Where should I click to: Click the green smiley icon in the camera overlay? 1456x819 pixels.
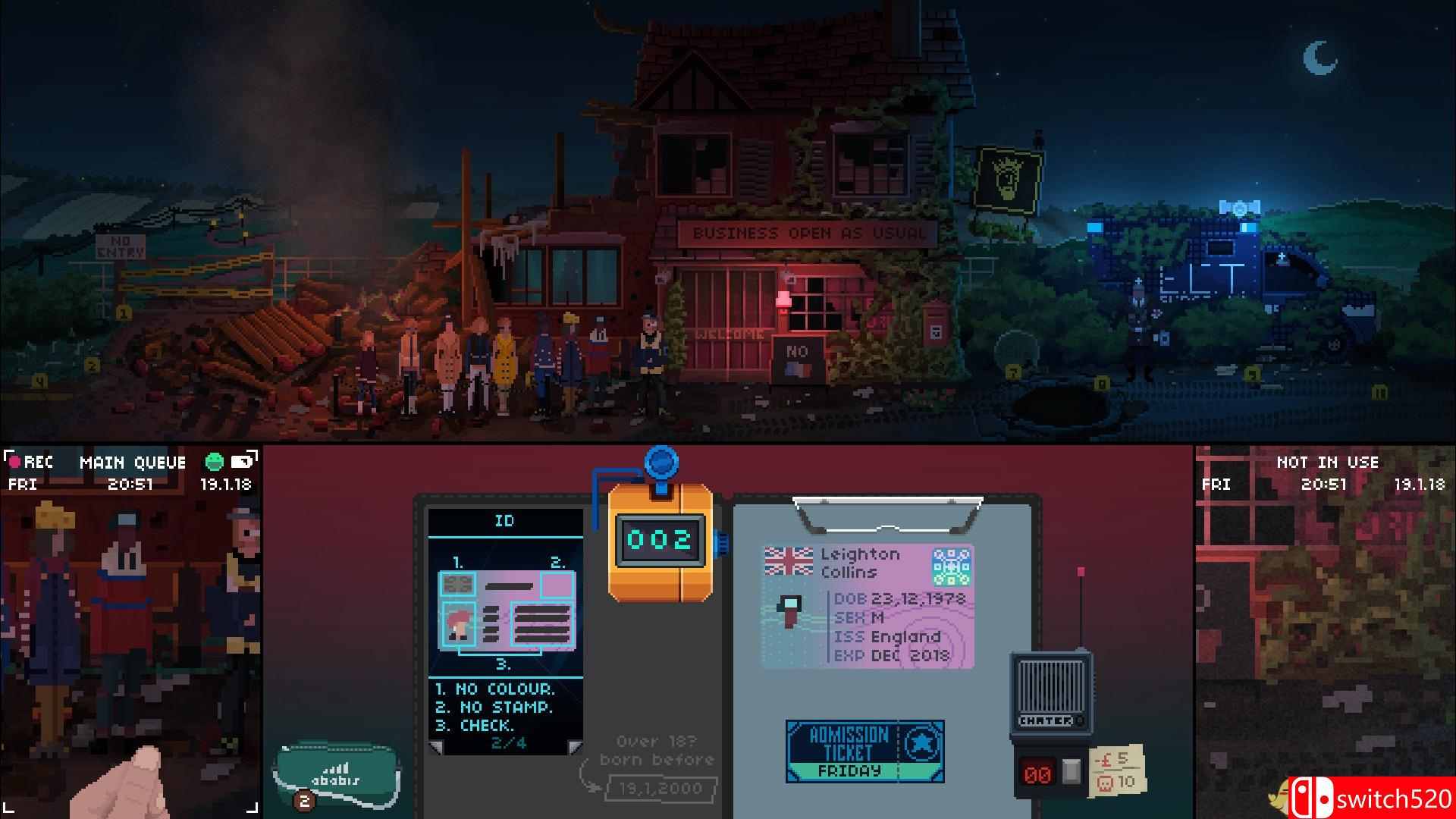click(217, 462)
